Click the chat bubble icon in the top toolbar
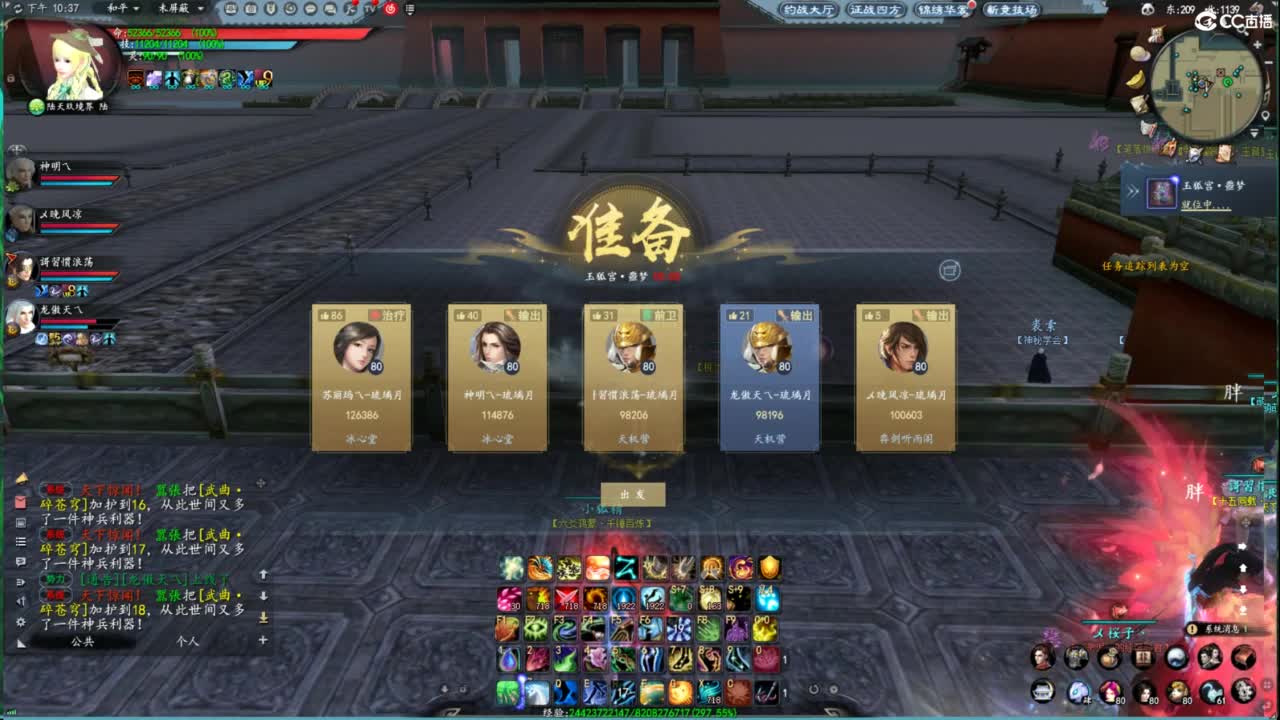The image size is (1280, 720). (x=310, y=9)
